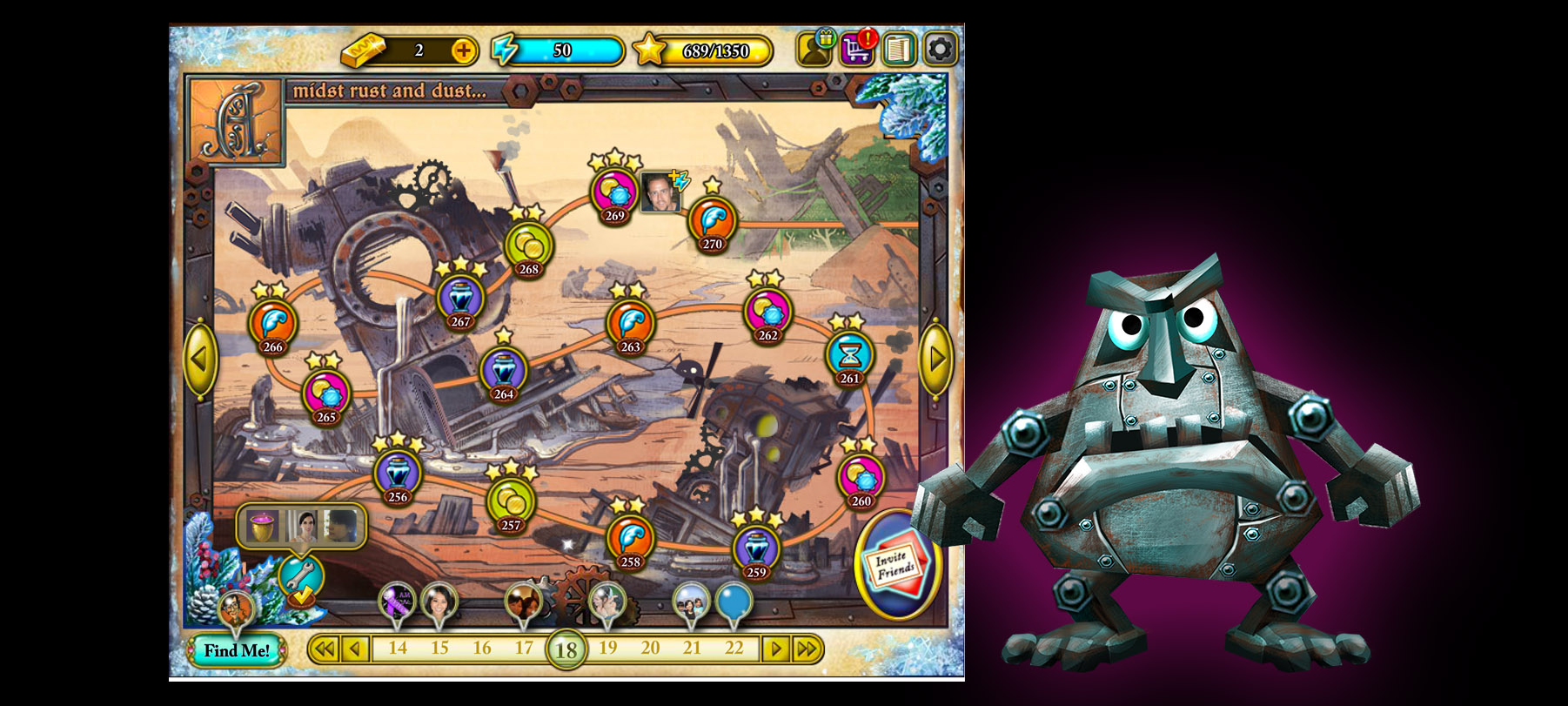Open the shopping cart store
This screenshot has width=1568, height=706.
(857, 50)
